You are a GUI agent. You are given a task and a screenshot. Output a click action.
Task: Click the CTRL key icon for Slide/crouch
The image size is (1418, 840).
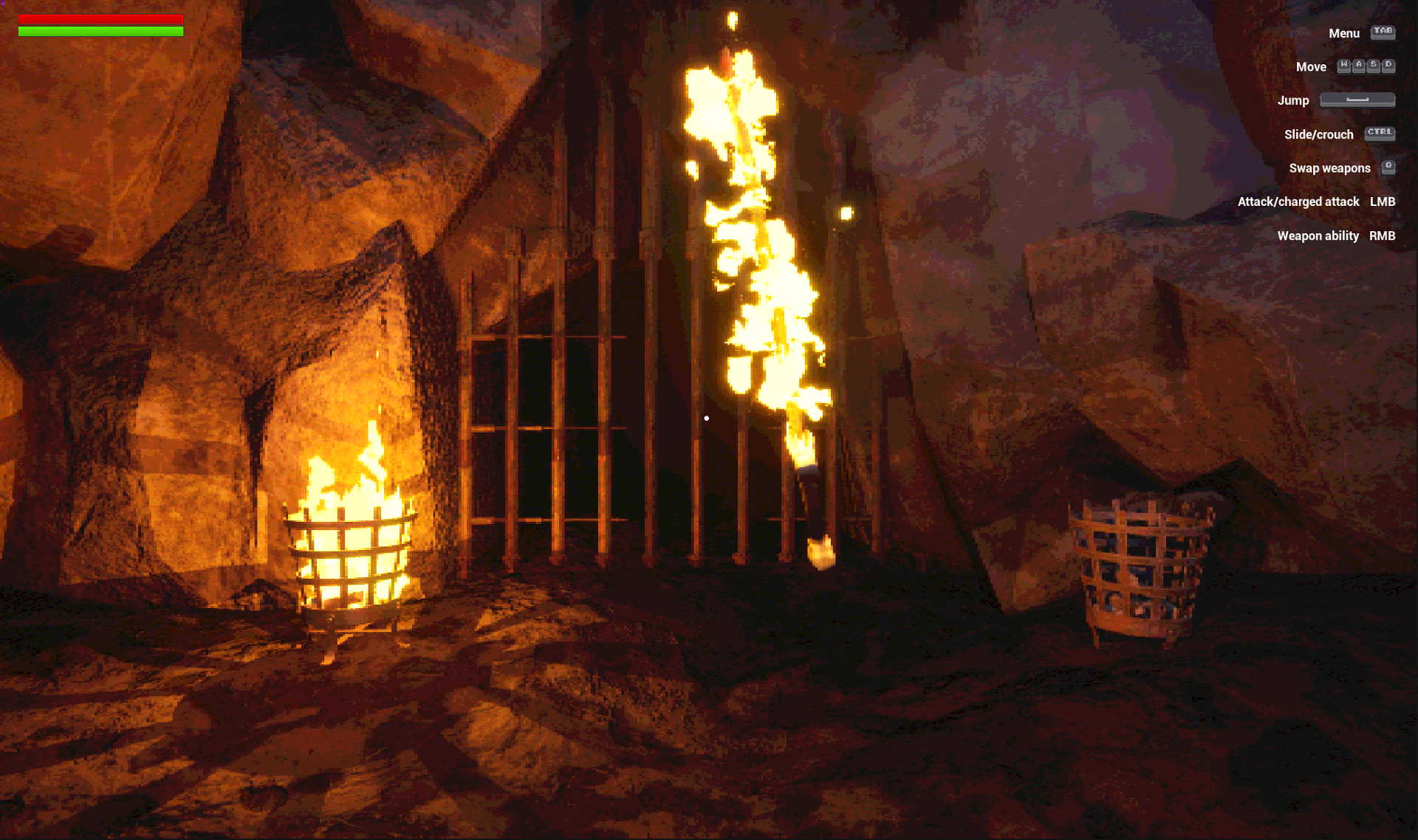point(1380,134)
